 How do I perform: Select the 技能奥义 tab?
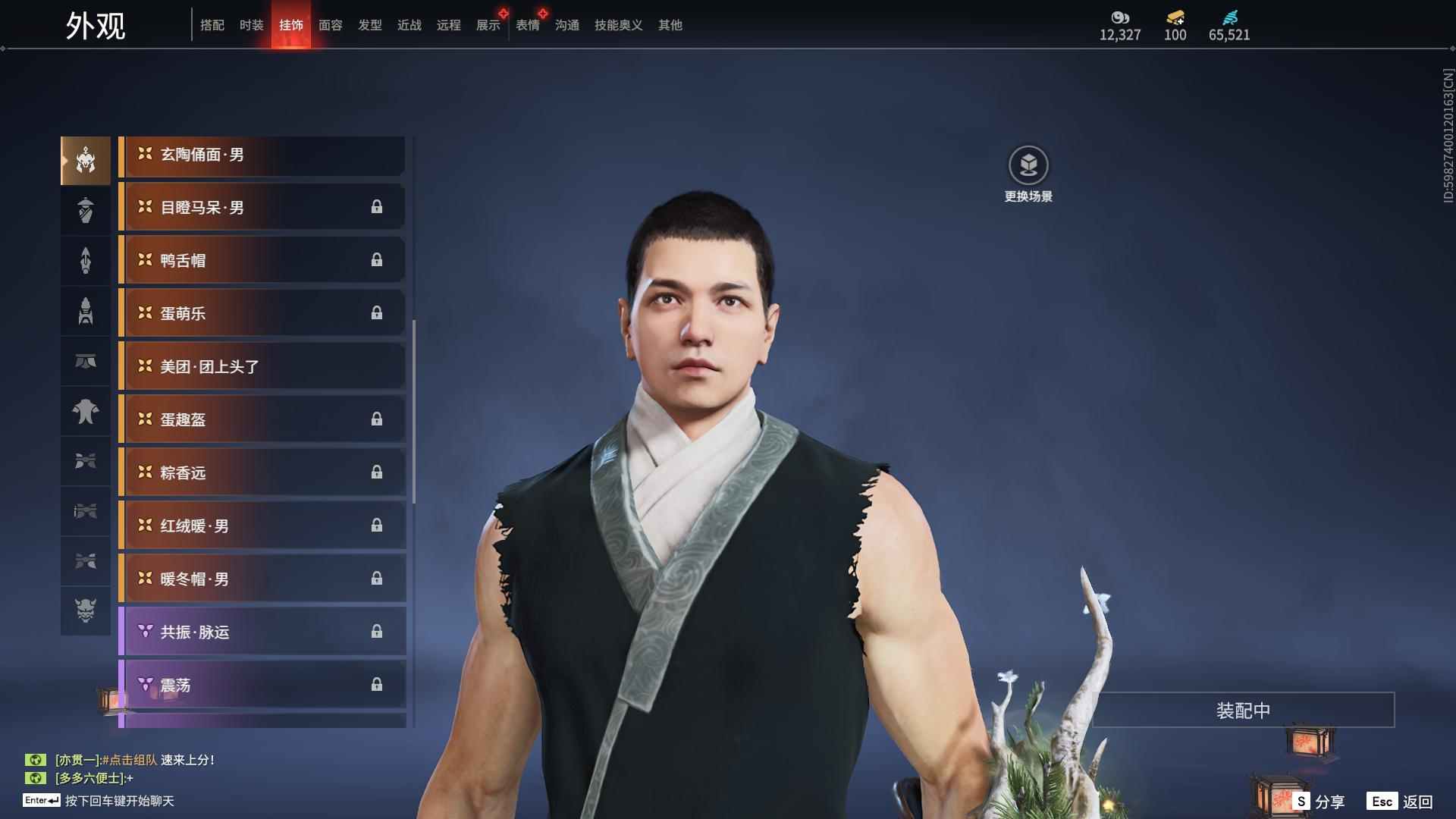click(x=618, y=25)
